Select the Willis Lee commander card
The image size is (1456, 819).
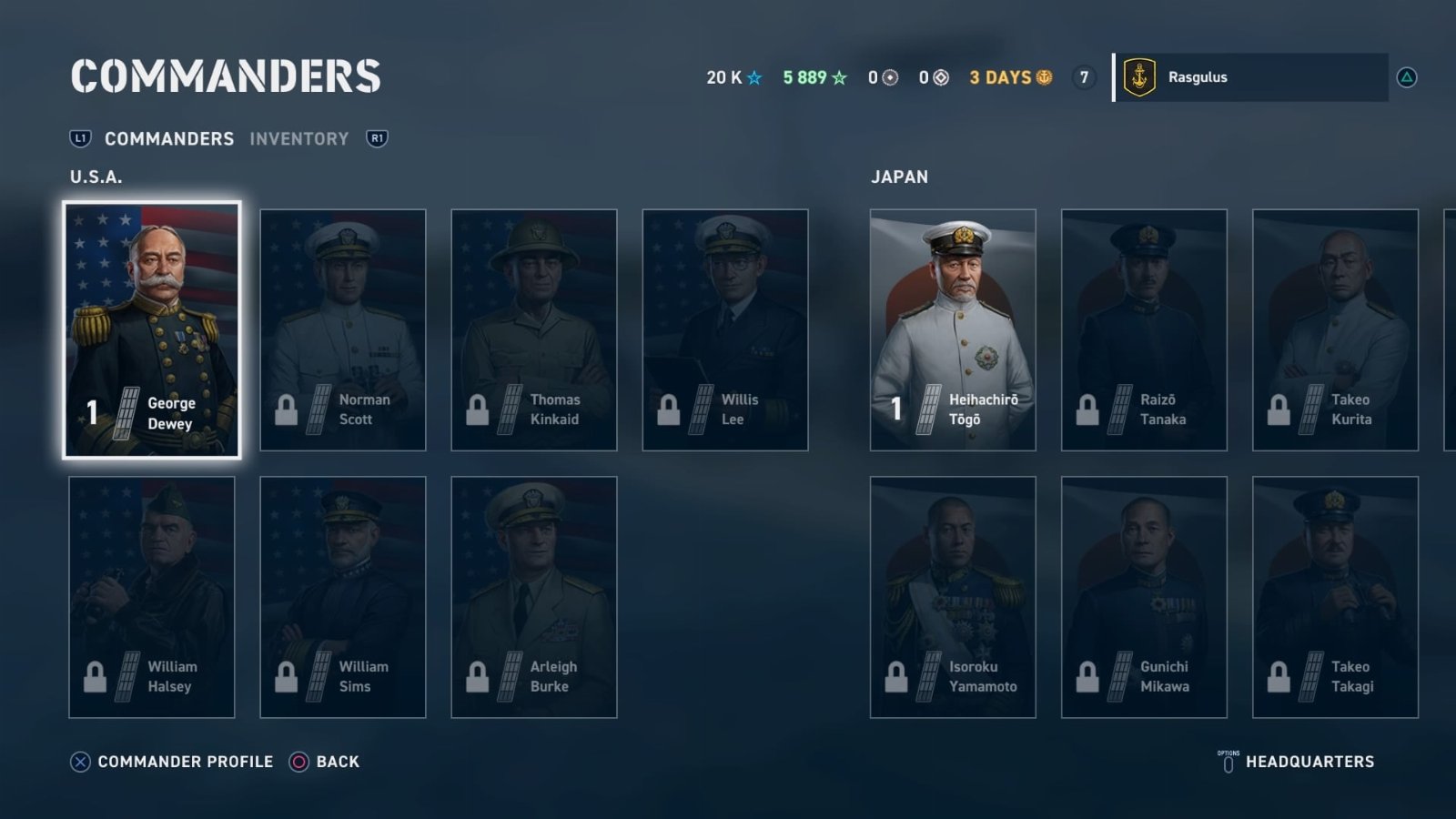(725, 329)
